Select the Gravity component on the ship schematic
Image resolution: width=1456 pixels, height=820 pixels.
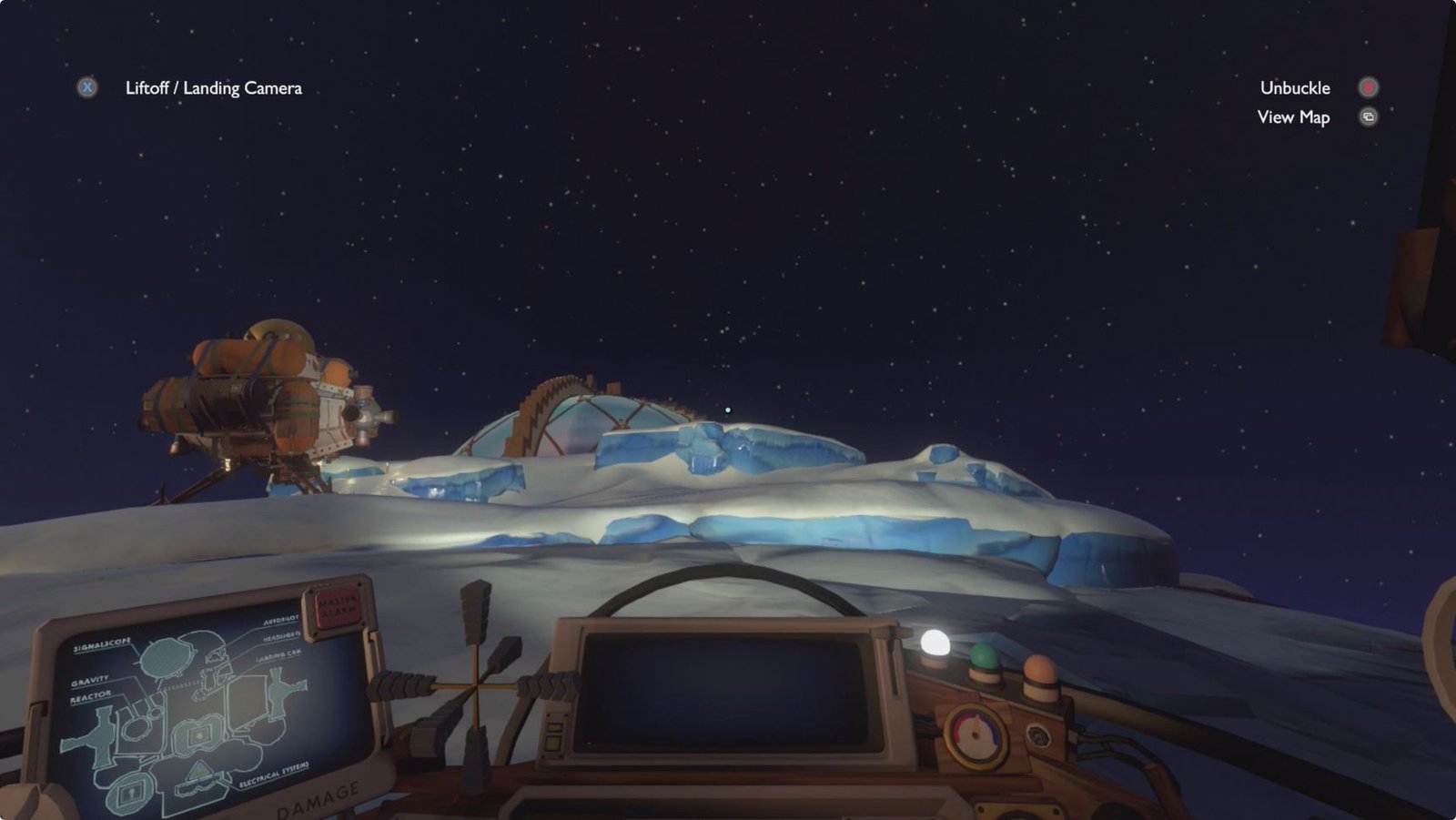[90, 680]
